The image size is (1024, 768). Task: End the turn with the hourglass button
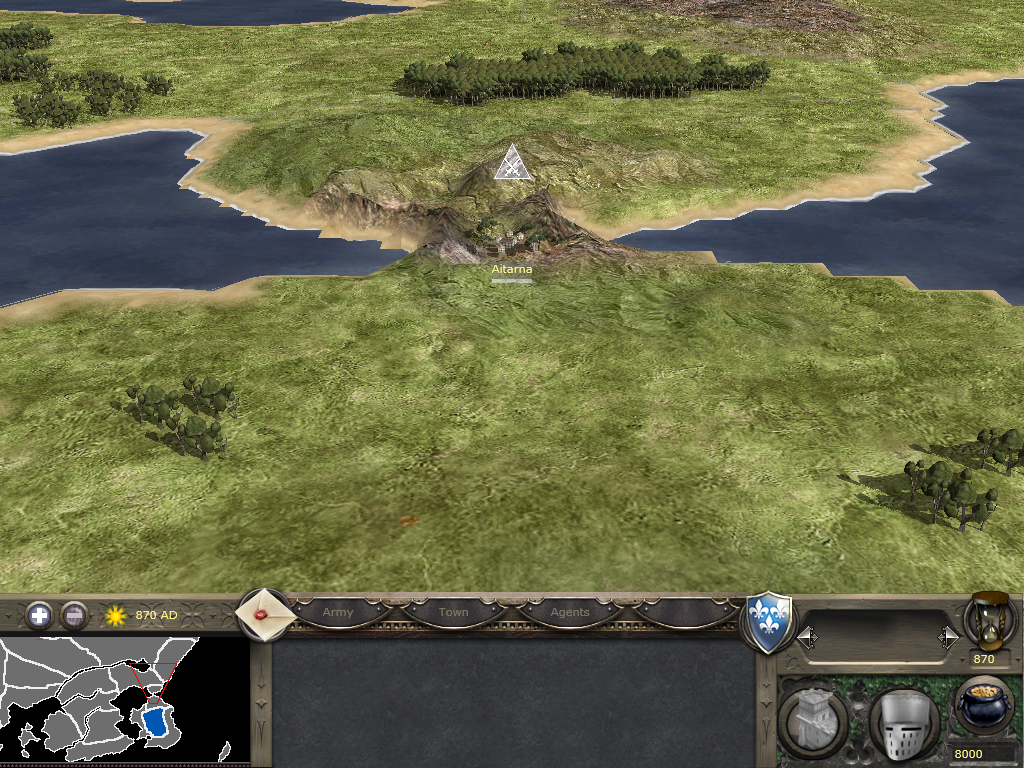coord(985,620)
